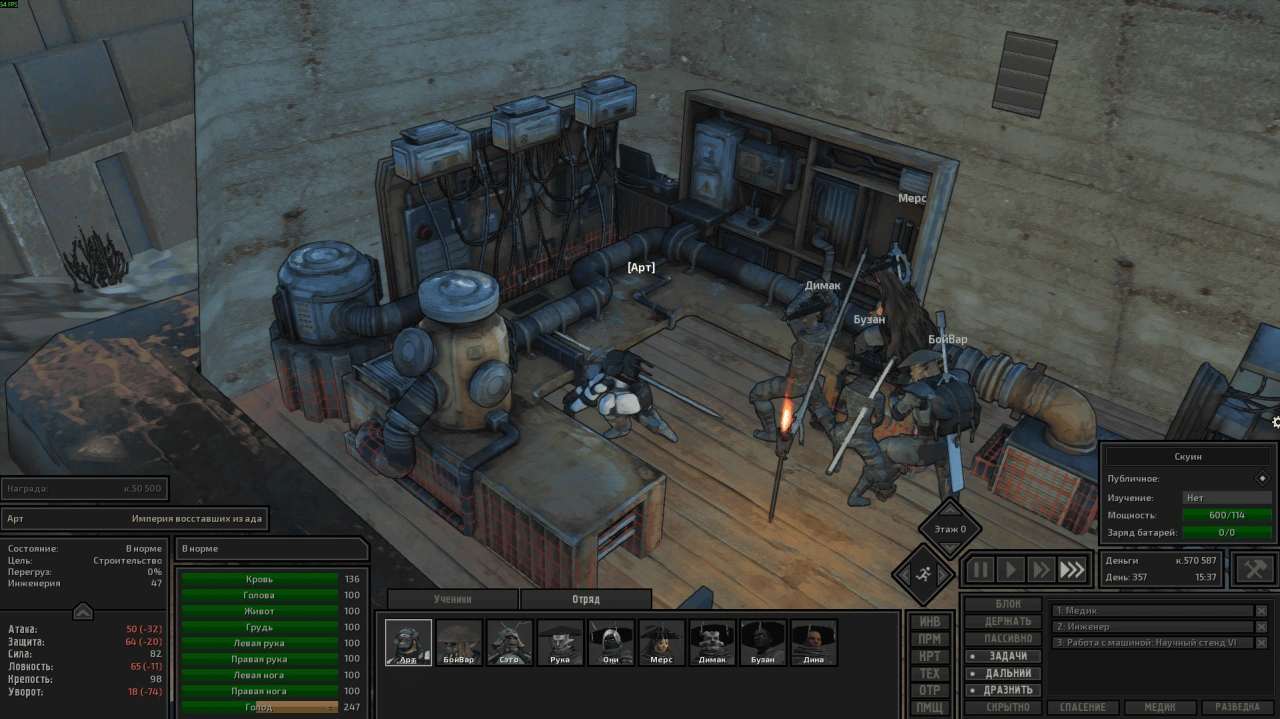Toggle the ДЕРЖАТЬ hold position order
1280x719 pixels.
(x=1008, y=621)
